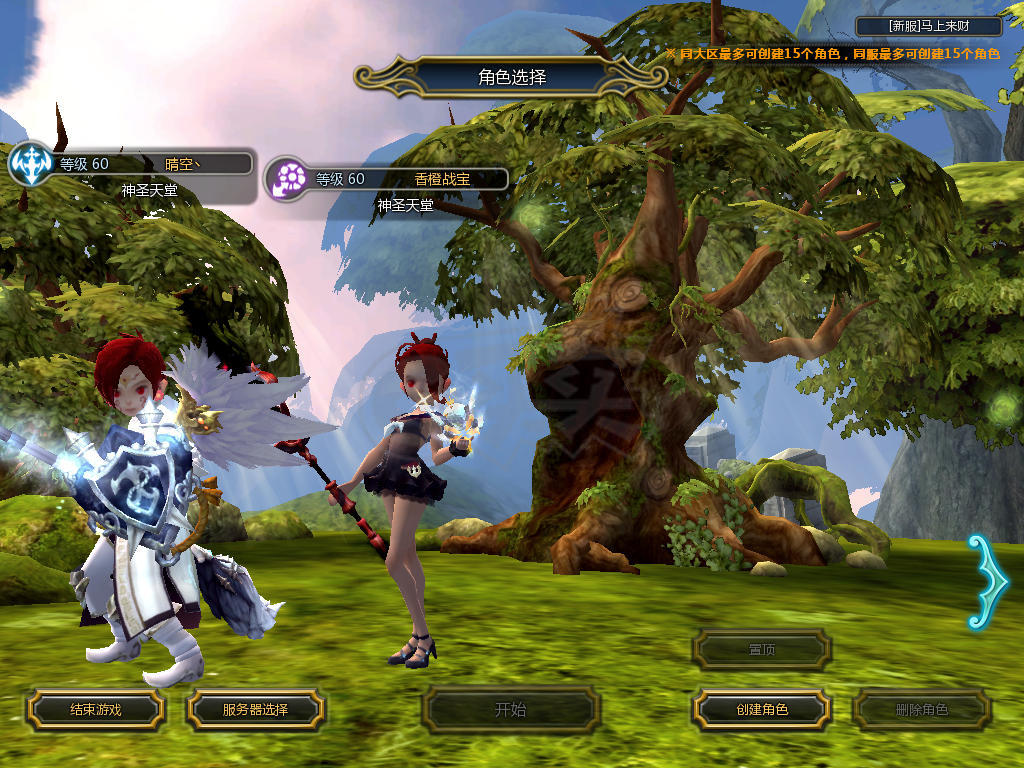1024x768 pixels.
Task: Click the 结束游戏 (End Game) button
Action: coord(95,710)
